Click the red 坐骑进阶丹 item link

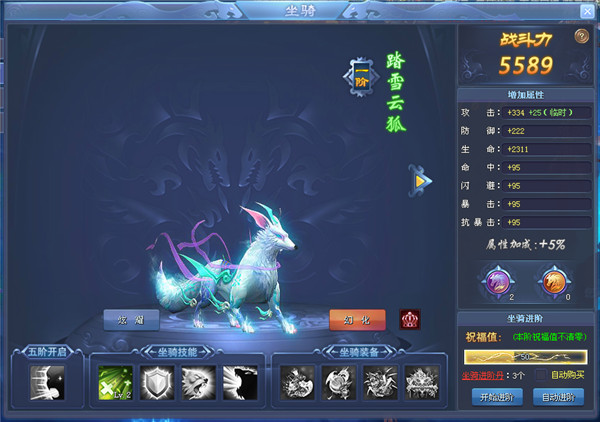pos(482,375)
